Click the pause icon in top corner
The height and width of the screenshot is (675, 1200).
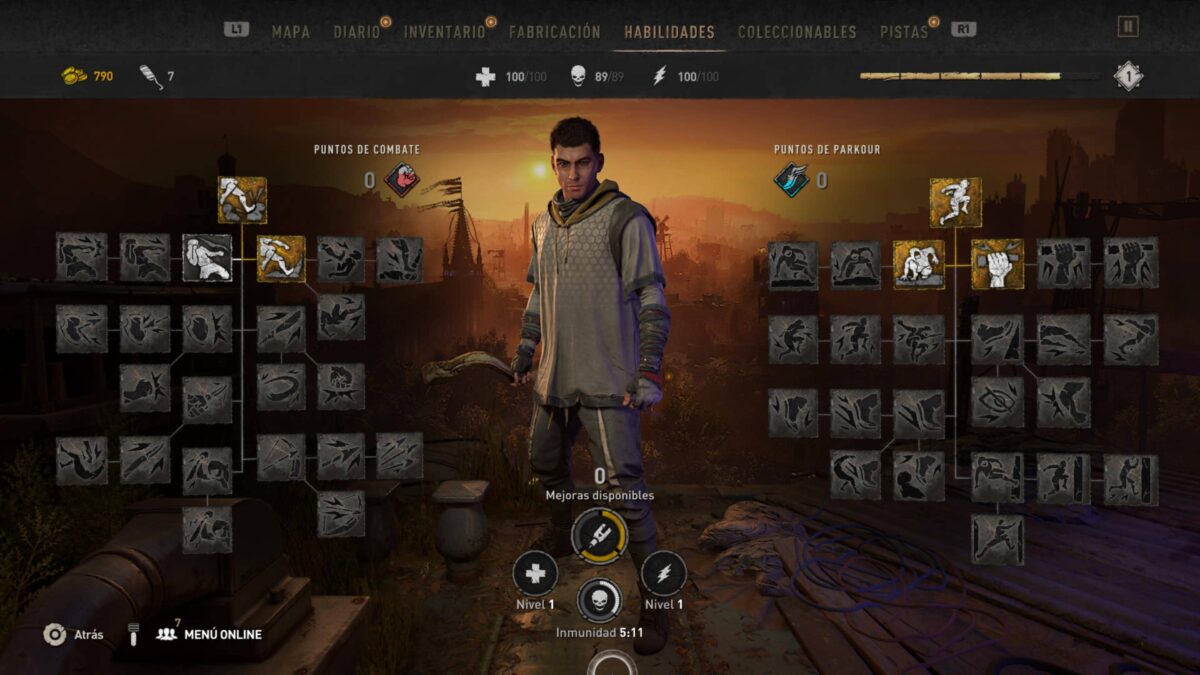[1128, 27]
